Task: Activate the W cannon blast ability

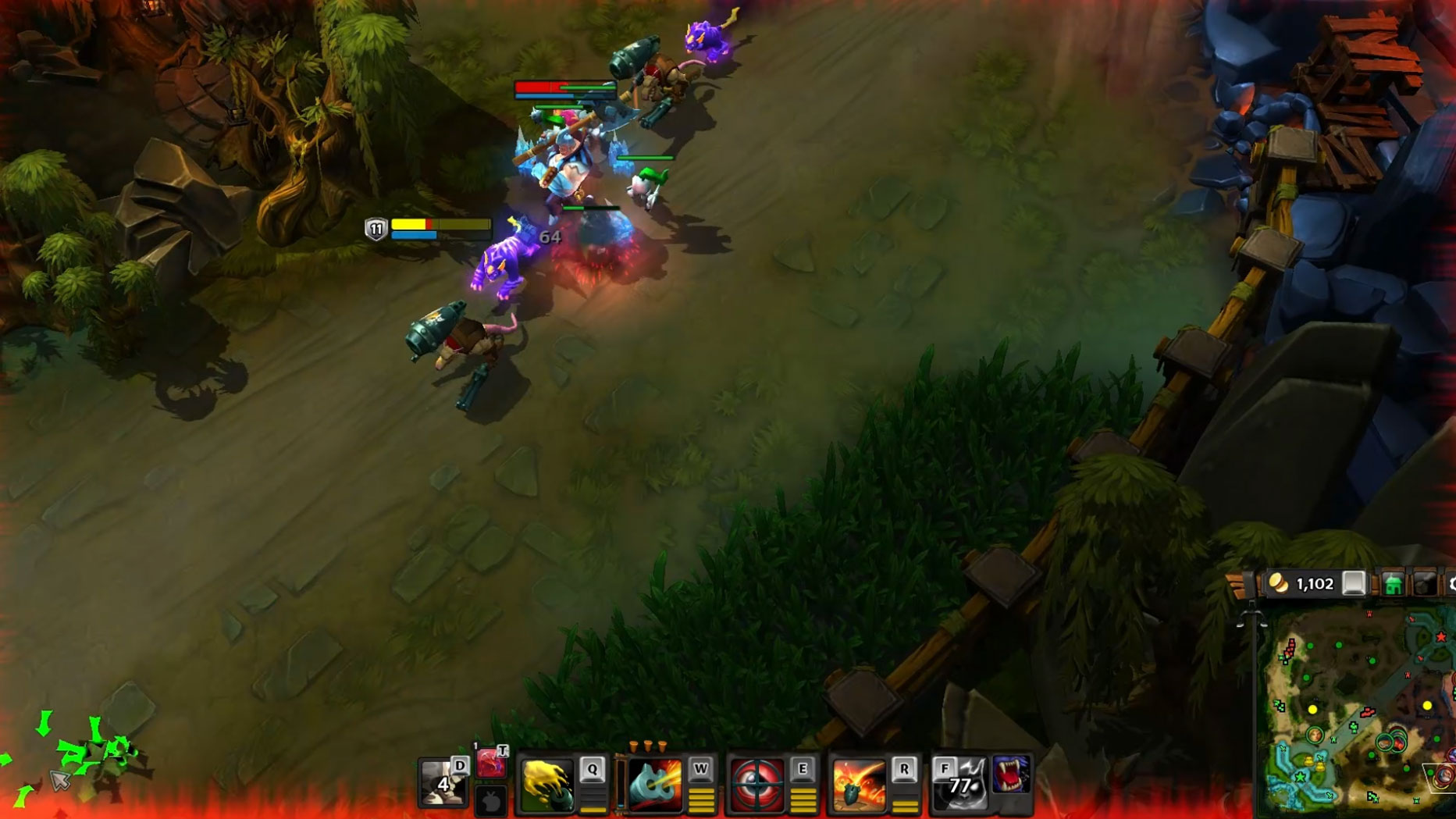Action: click(x=655, y=784)
